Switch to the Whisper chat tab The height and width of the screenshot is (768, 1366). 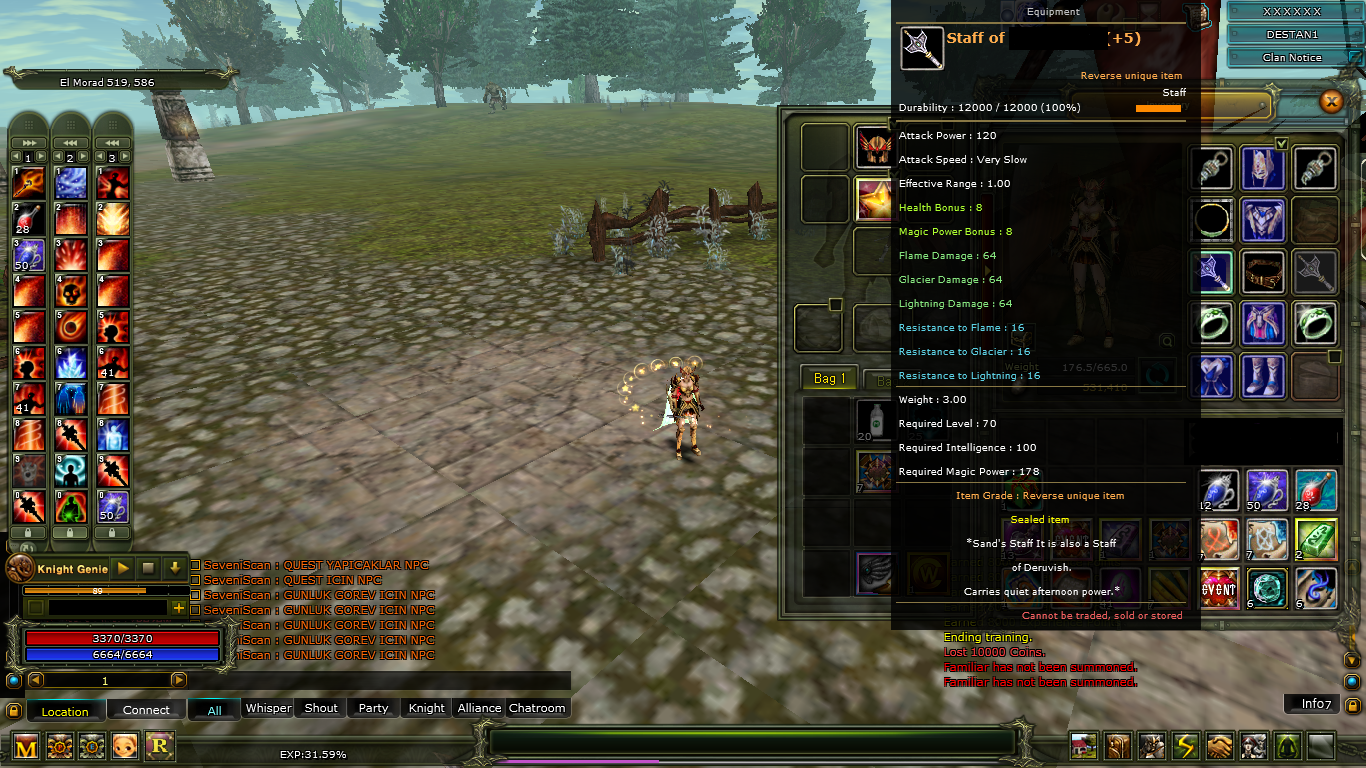(268, 708)
